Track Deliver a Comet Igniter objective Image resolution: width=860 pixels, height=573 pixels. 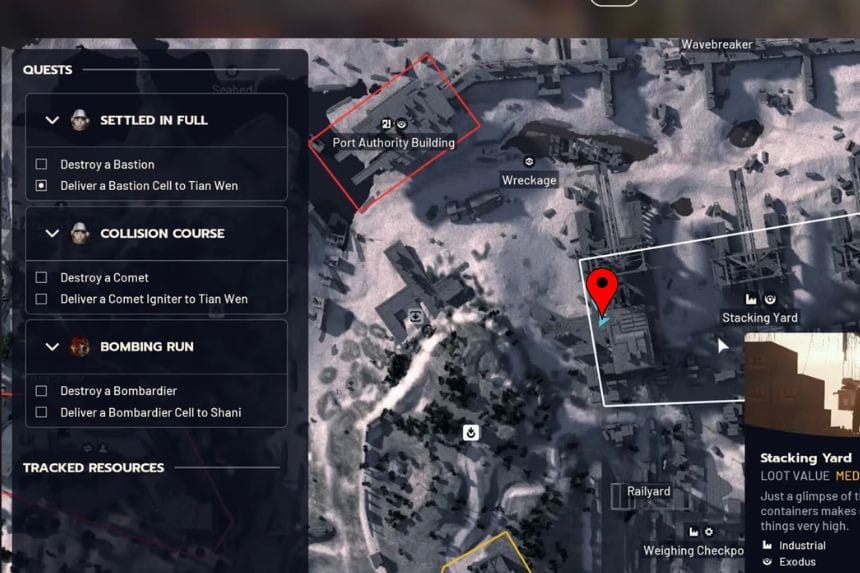tap(41, 299)
